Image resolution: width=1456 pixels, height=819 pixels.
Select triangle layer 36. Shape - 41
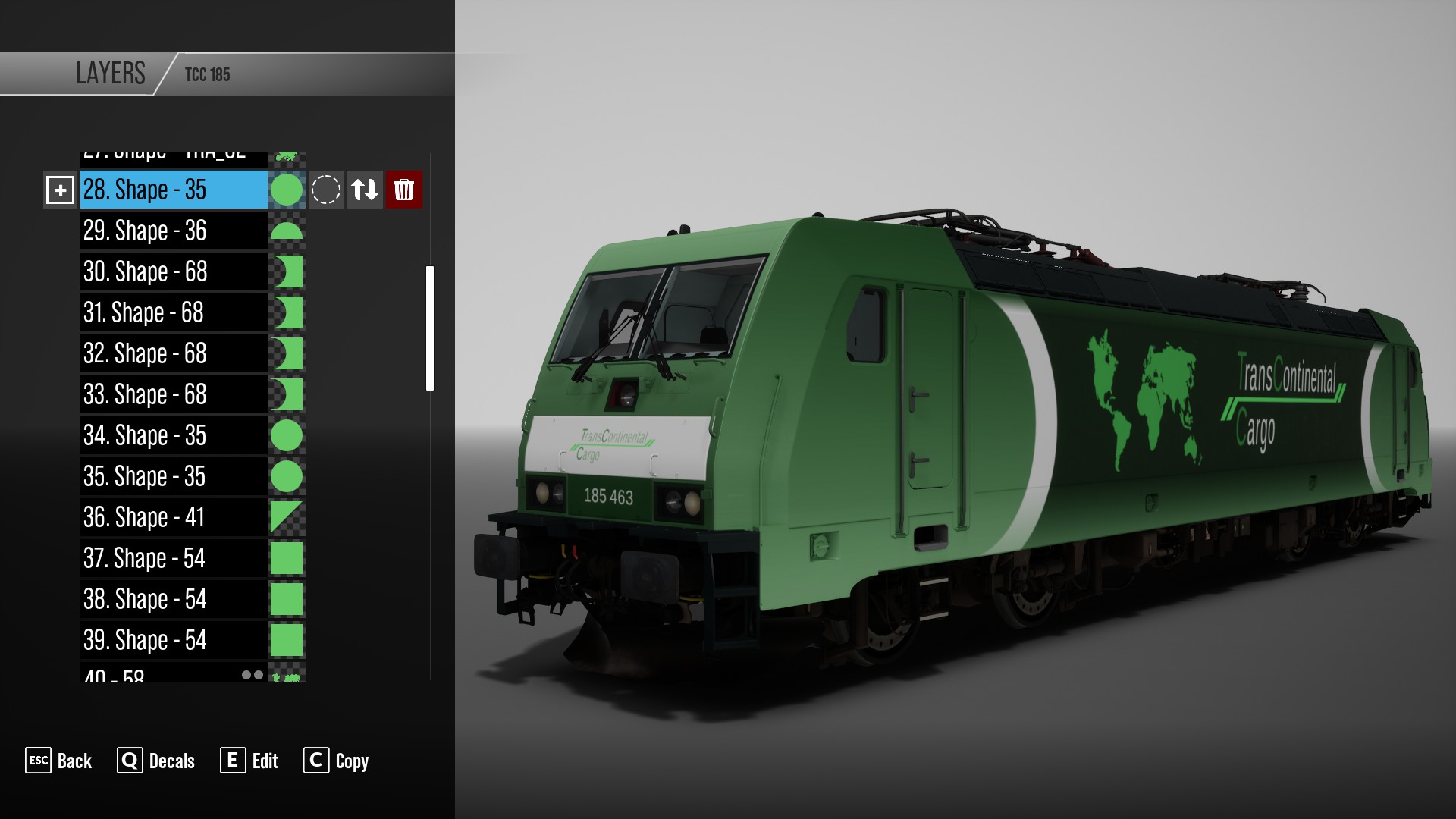click(174, 517)
